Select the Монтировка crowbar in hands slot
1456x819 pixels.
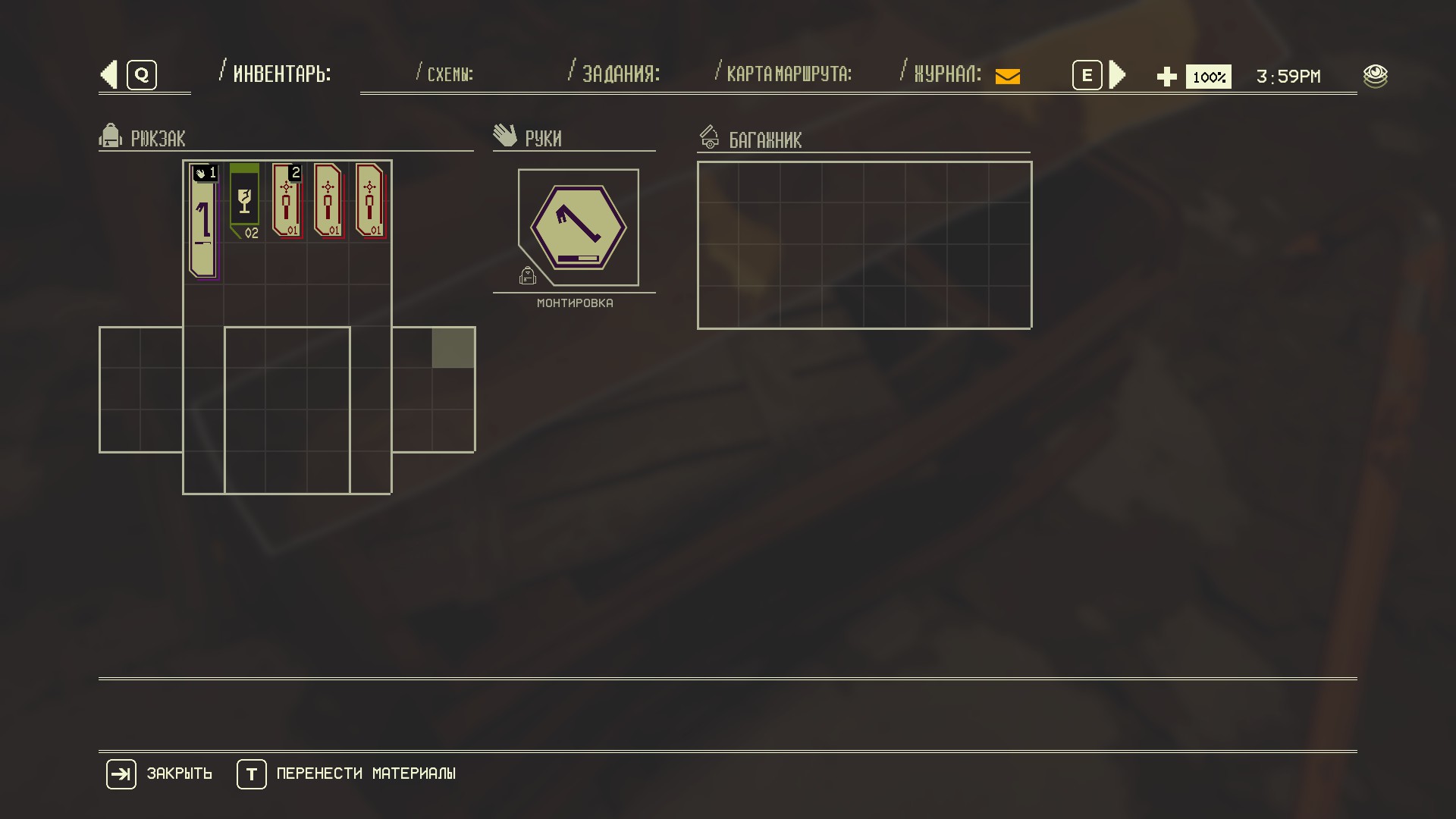(x=579, y=227)
